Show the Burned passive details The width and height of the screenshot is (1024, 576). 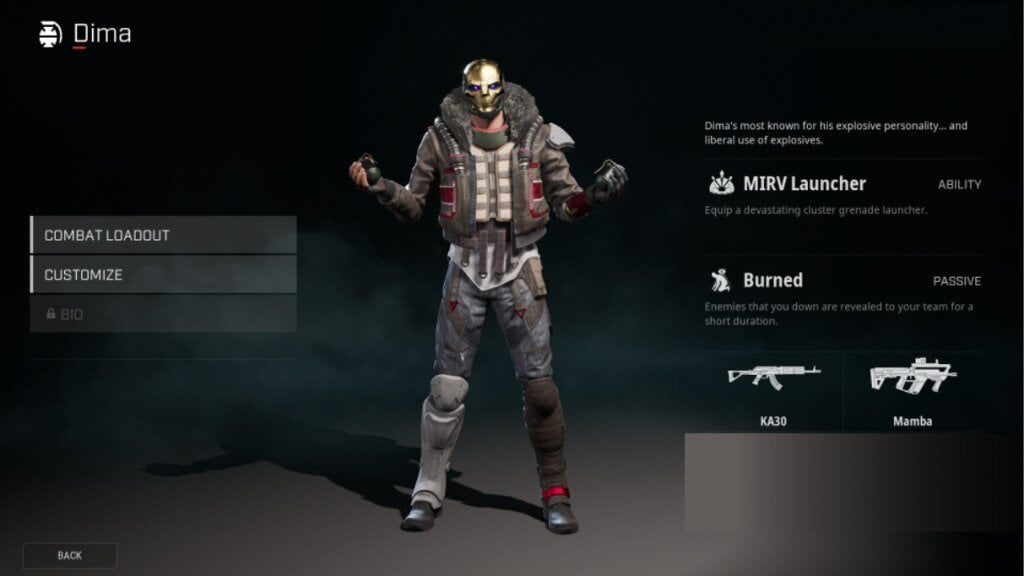pyautogui.click(x=843, y=291)
